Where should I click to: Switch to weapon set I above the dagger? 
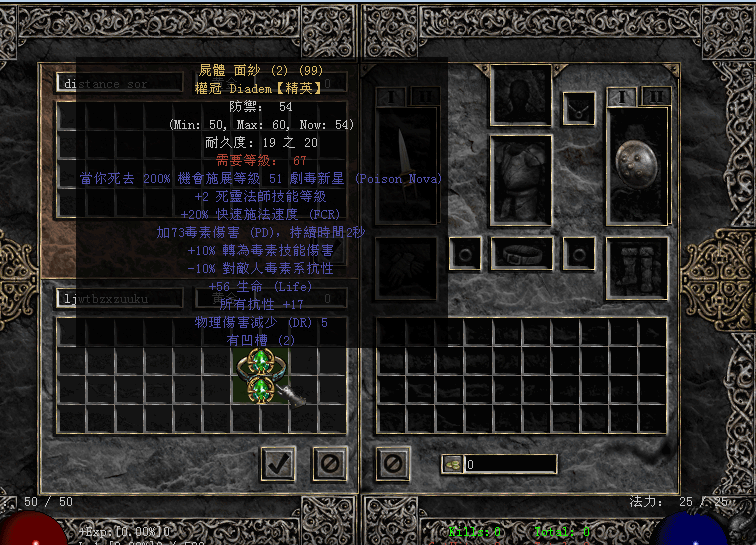click(x=392, y=96)
